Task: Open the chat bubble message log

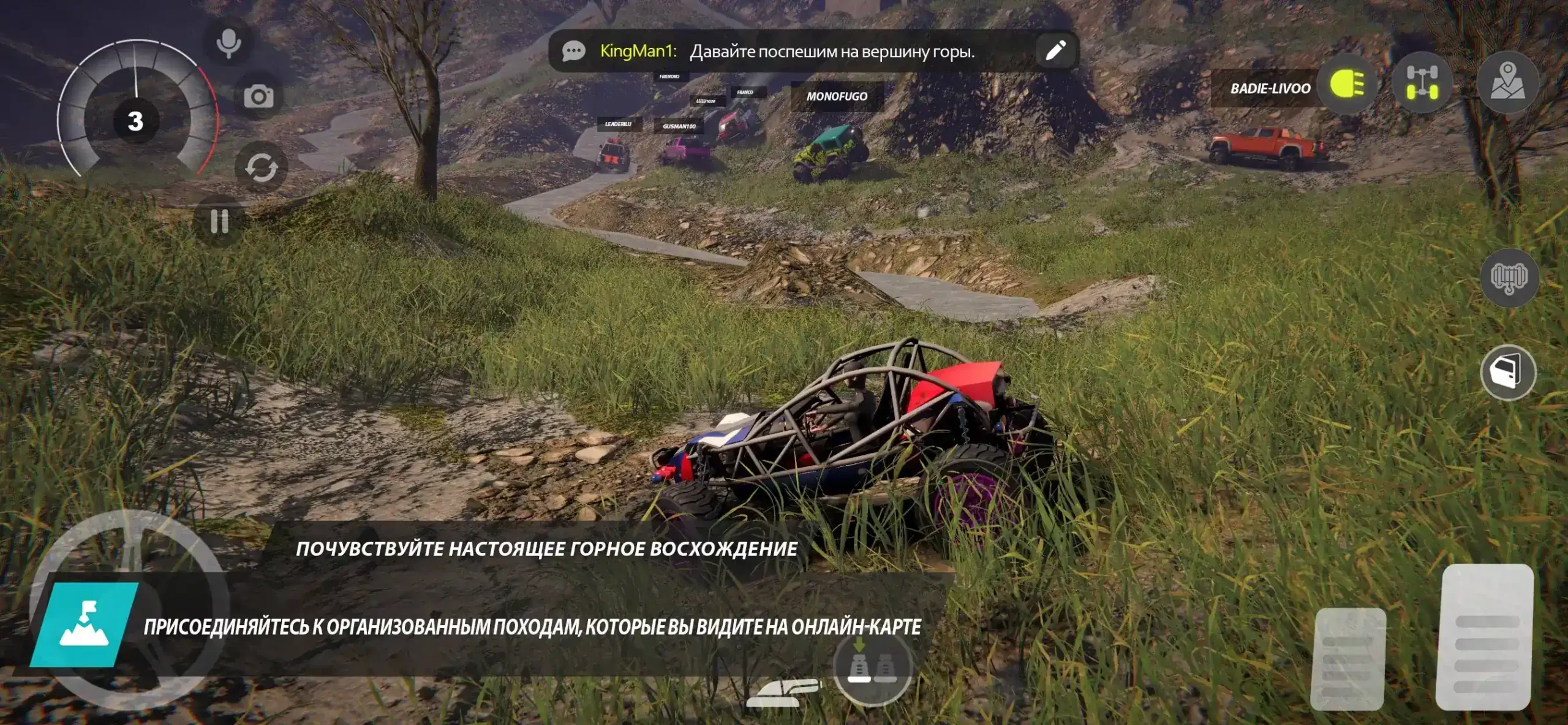Action: pos(574,51)
